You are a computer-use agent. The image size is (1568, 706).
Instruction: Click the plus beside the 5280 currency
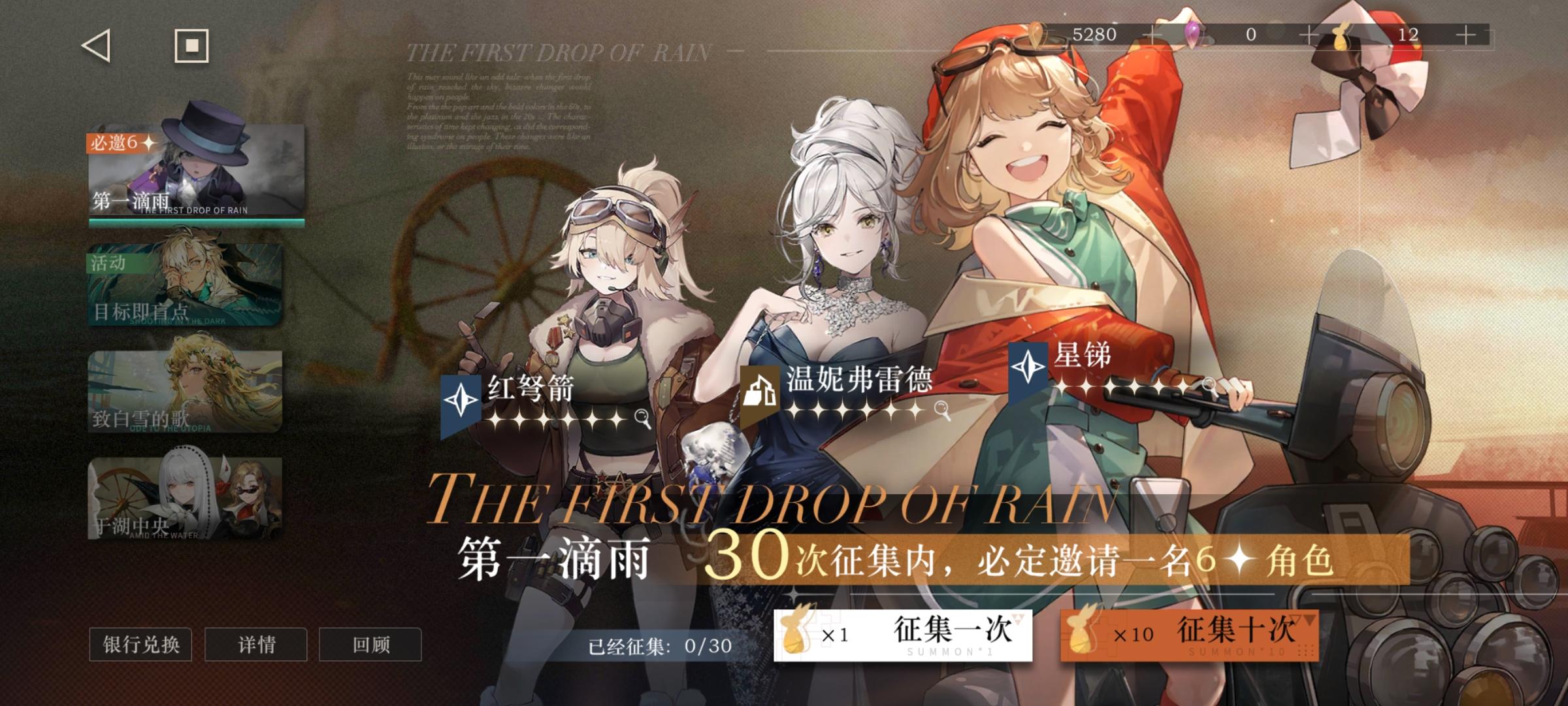click(x=1154, y=36)
